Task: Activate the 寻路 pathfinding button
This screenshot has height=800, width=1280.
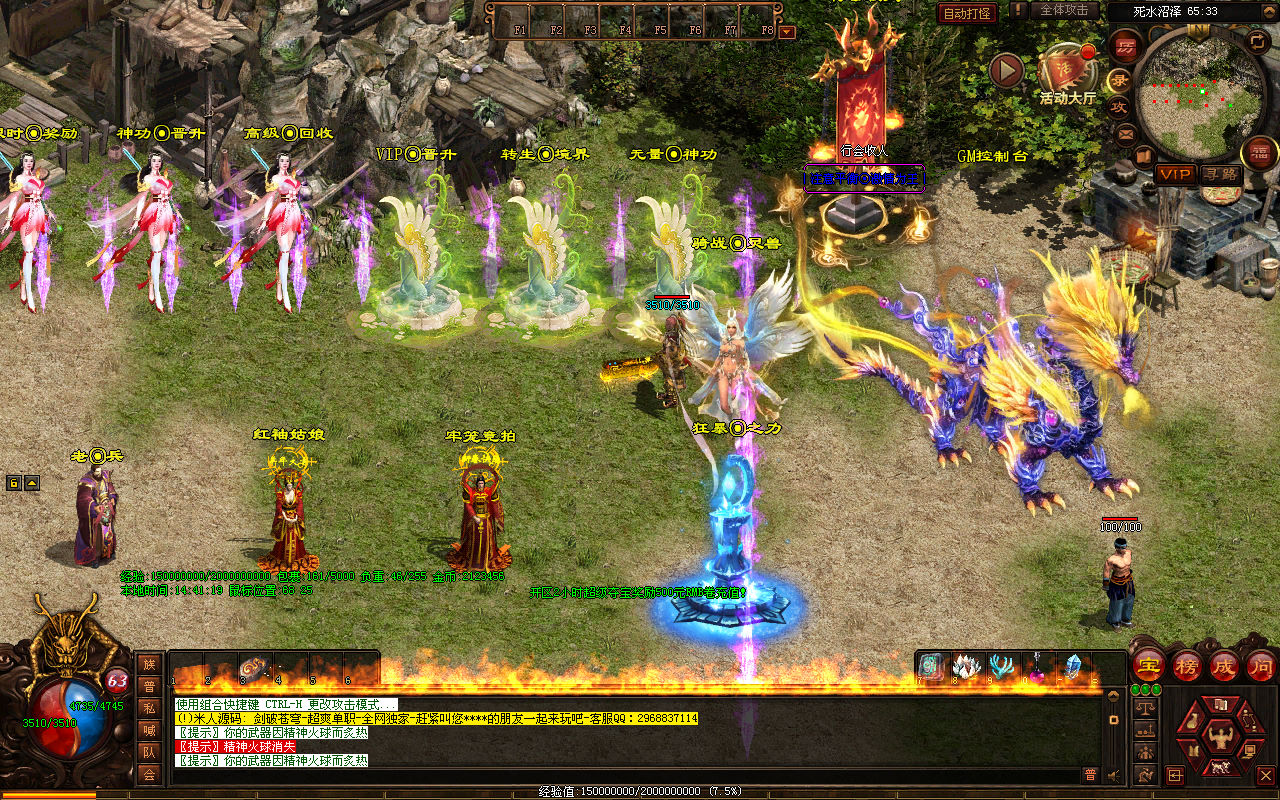Action: point(1218,174)
